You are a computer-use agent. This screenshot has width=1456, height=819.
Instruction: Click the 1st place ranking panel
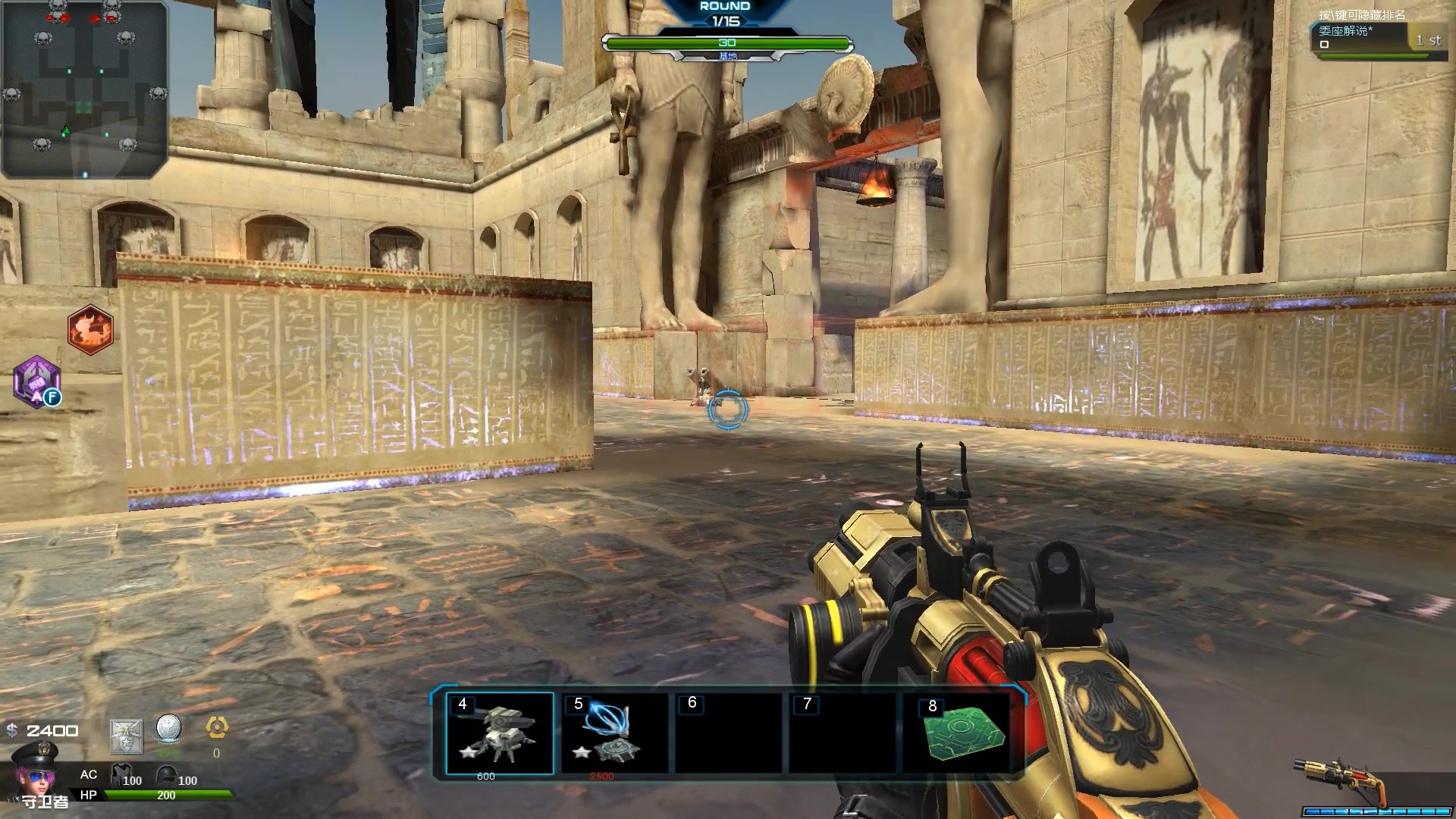click(x=1379, y=38)
